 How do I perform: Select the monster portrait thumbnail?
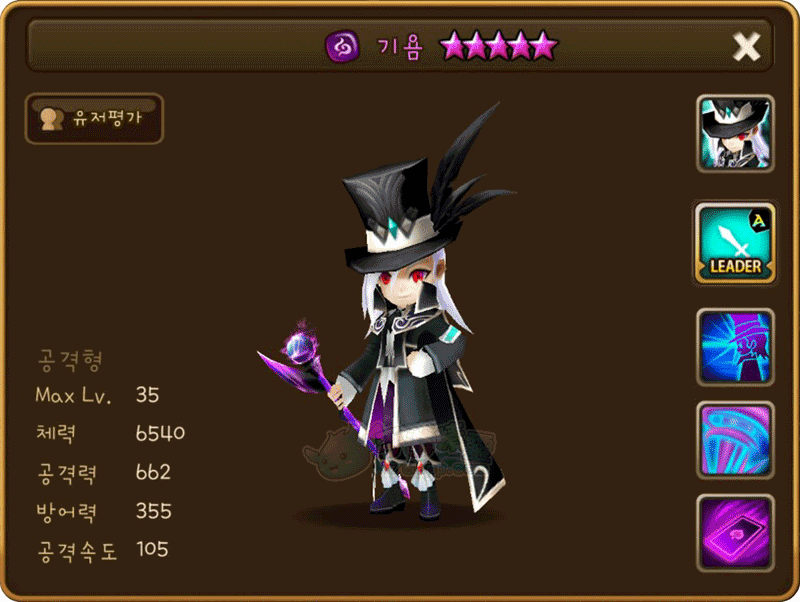pos(735,134)
